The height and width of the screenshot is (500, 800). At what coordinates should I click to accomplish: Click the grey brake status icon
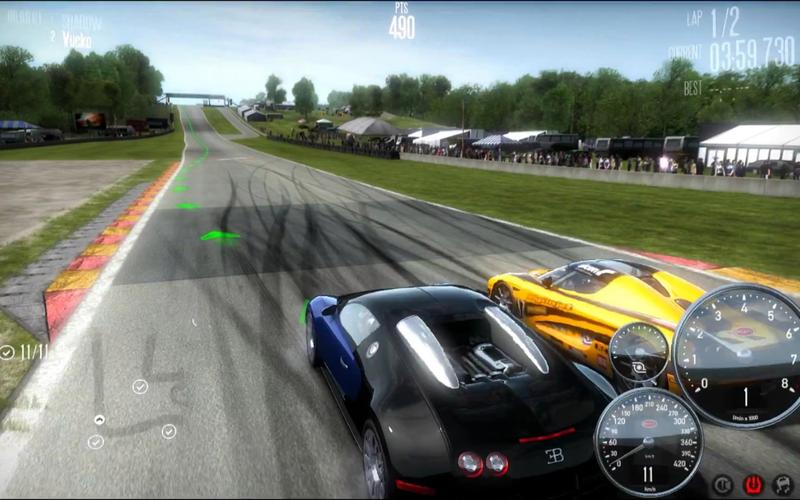(722, 485)
